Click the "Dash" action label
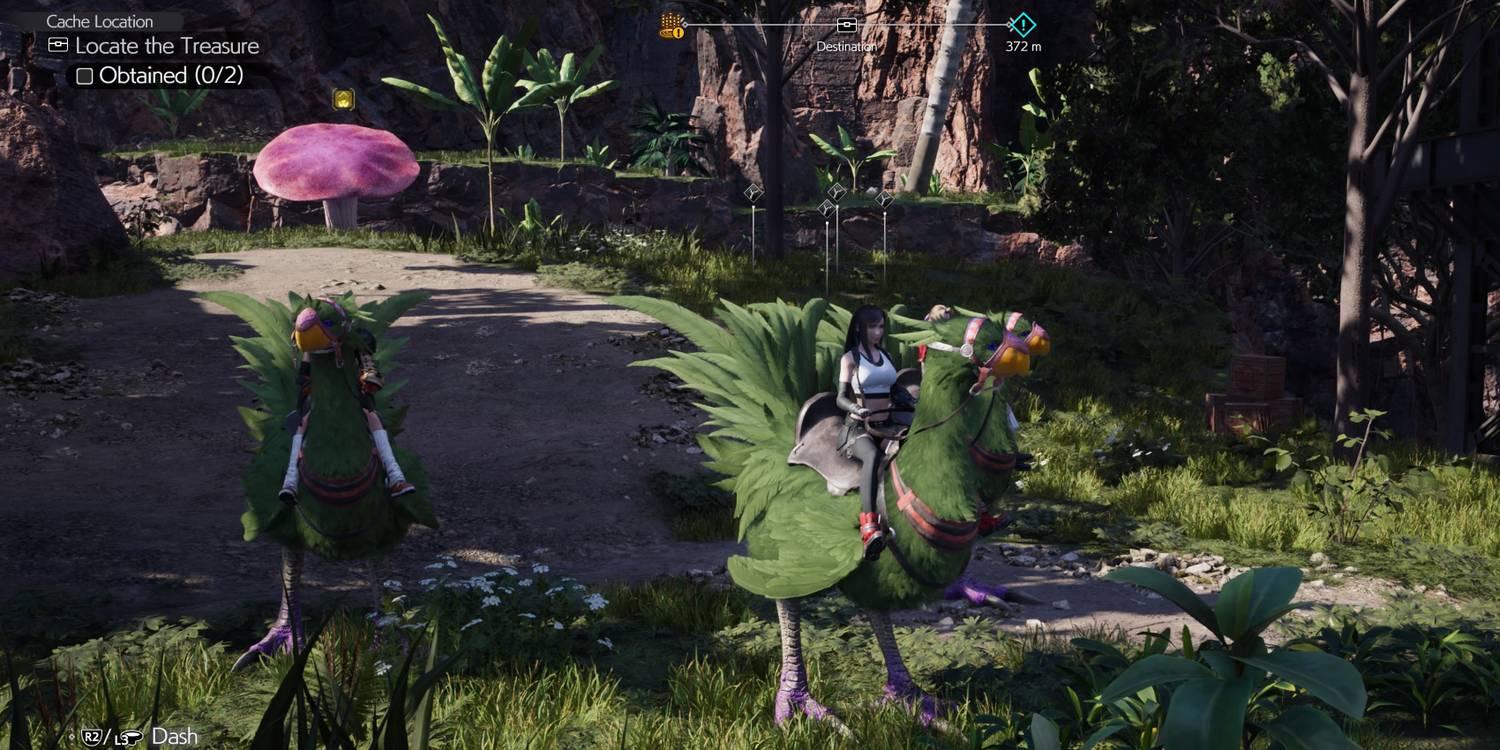 point(175,733)
